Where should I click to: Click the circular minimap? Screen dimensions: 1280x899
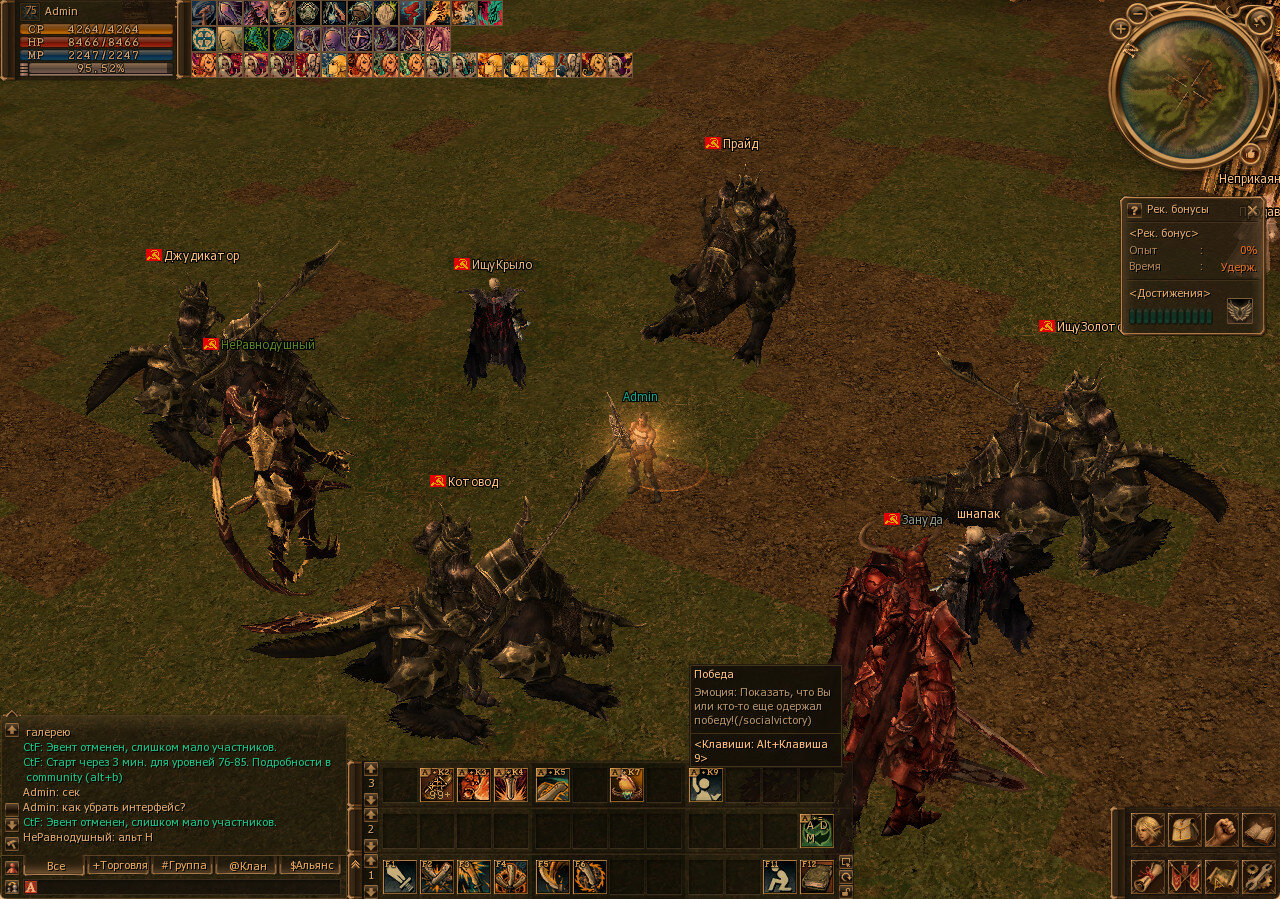point(1188,86)
